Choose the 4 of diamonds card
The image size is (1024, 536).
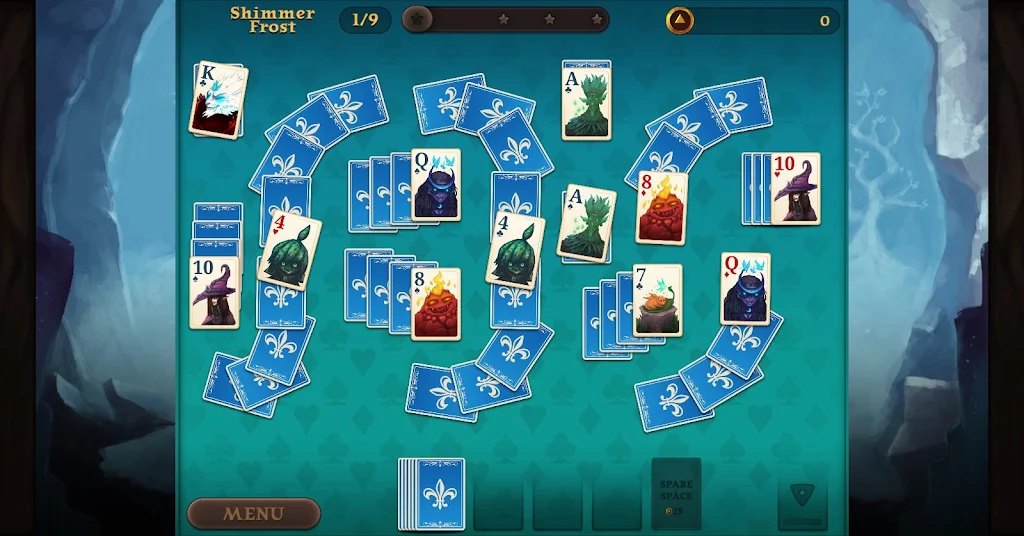click(289, 249)
